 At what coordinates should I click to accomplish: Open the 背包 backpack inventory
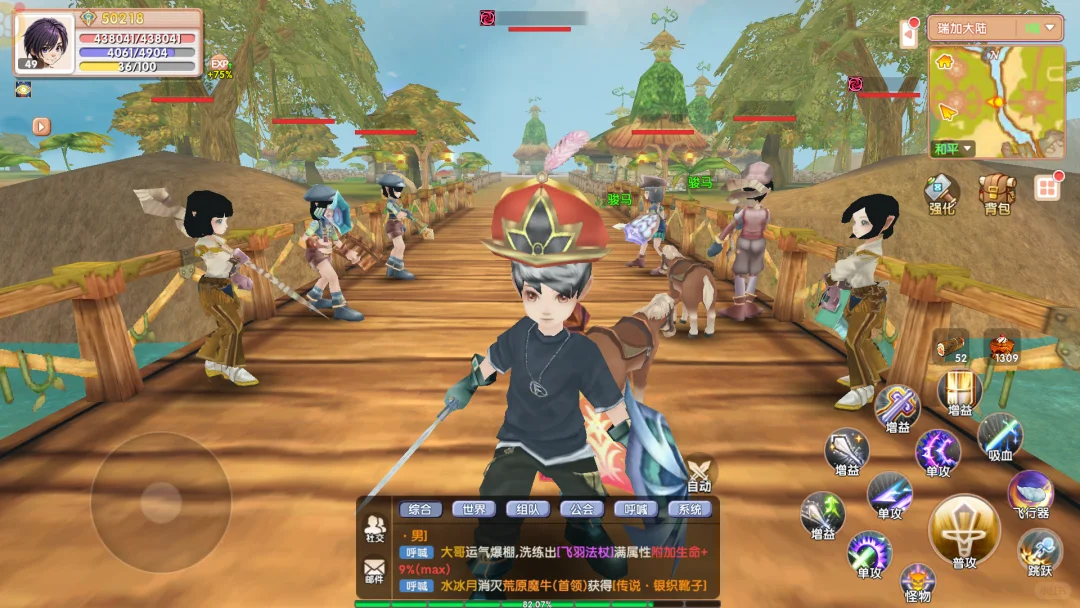[x=996, y=191]
